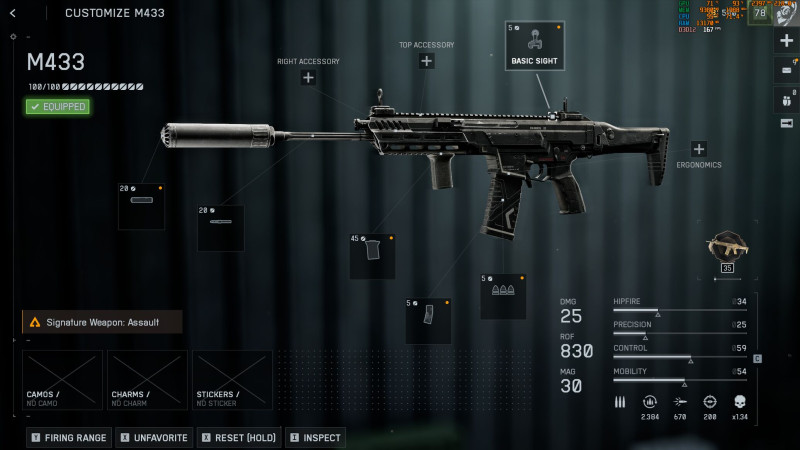The height and width of the screenshot is (450, 800).
Task: Enter the Firing Range
Action: (69, 437)
